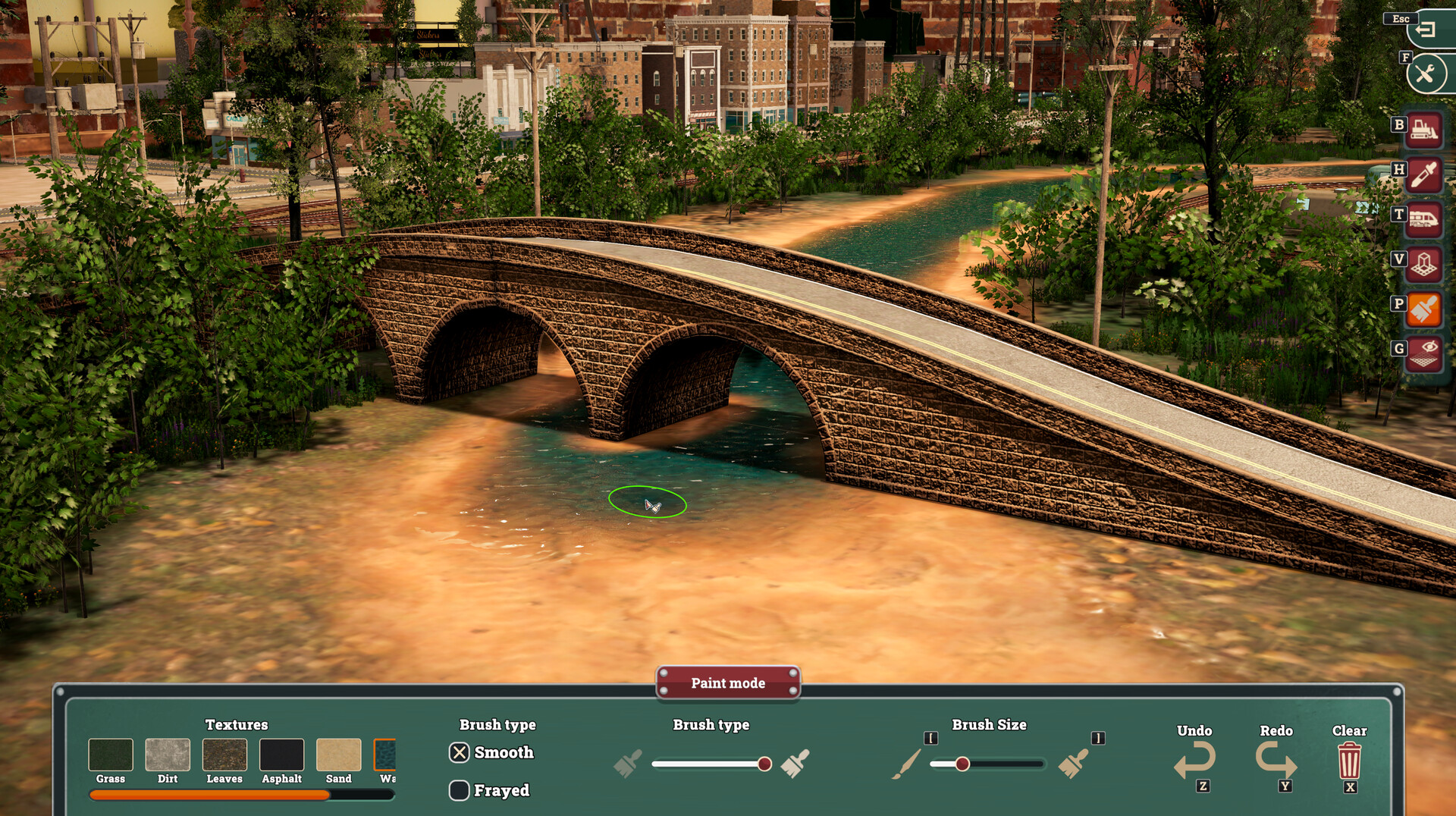Select the bulldozer terrain tool

point(1423,129)
